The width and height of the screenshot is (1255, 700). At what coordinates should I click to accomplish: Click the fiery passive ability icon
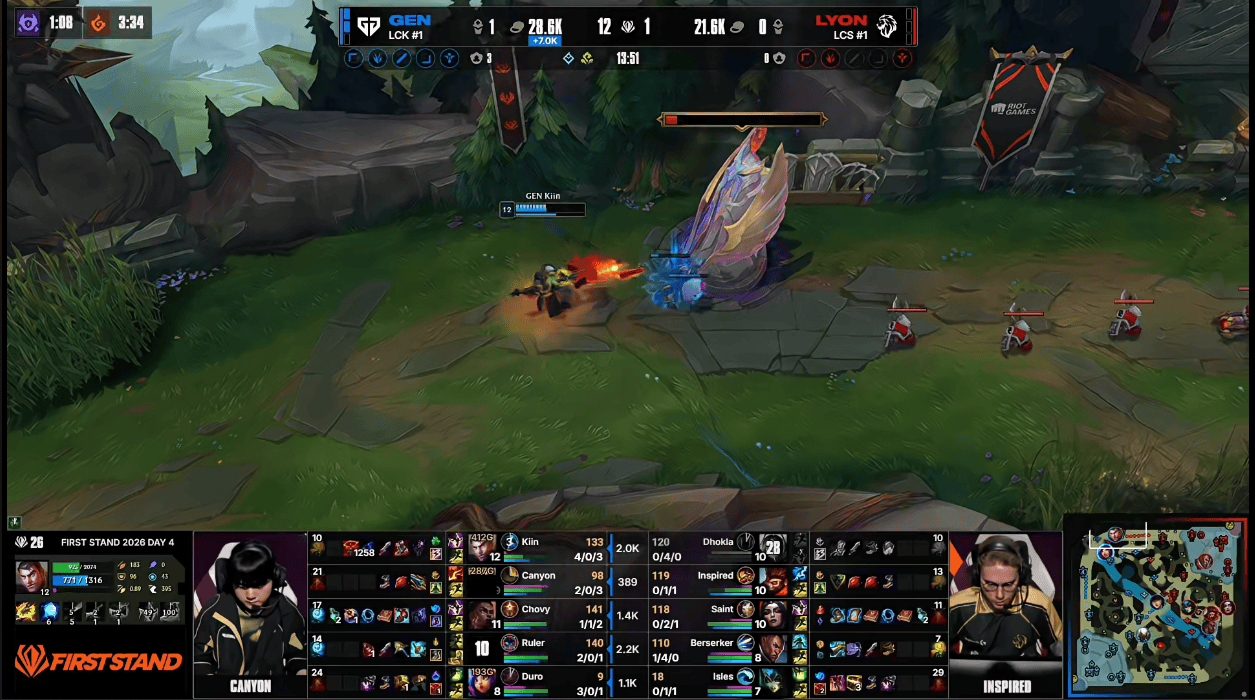pyautogui.click(x=25, y=612)
